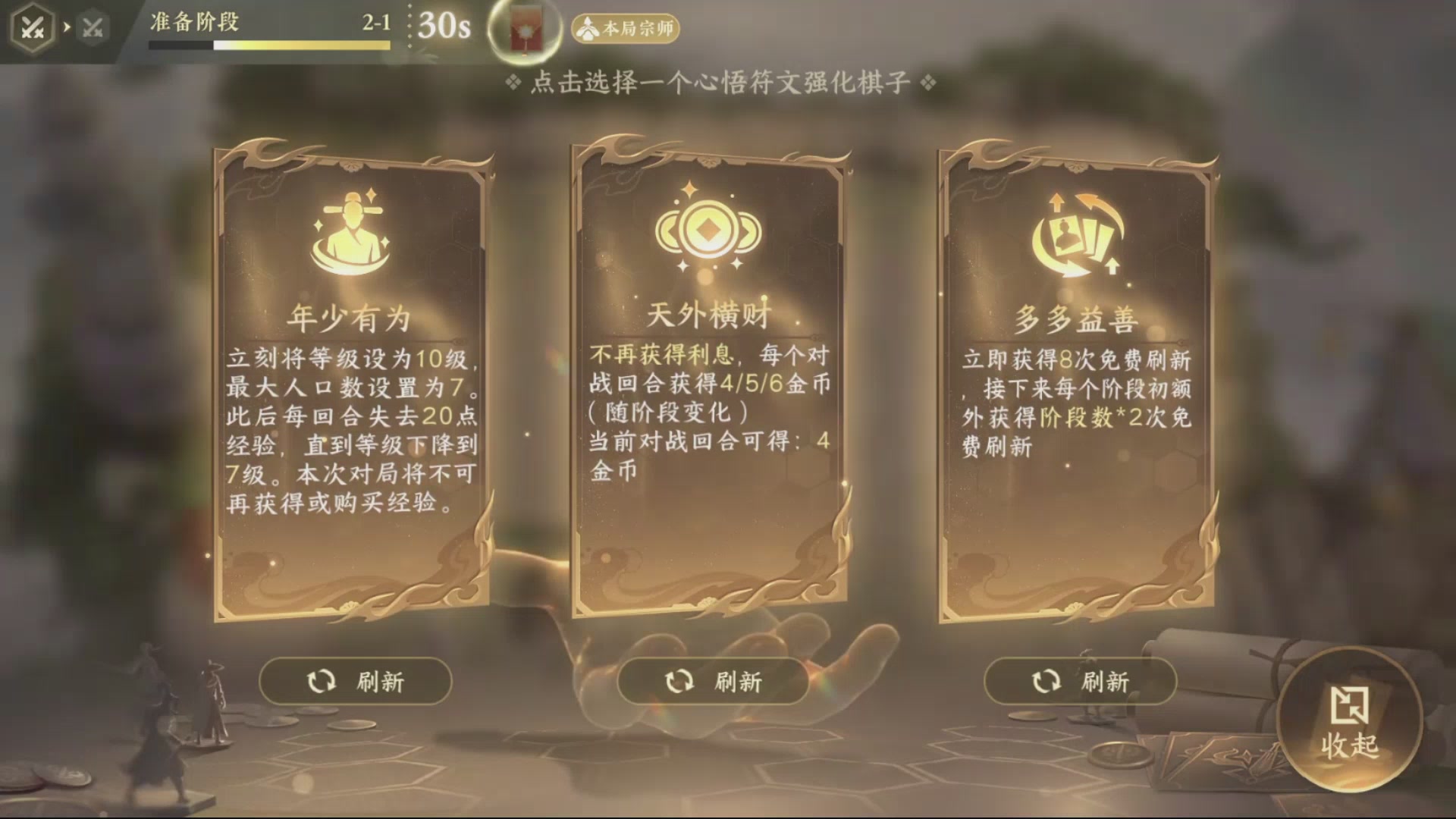
Task: Click the 30s countdown timer
Action: pos(443,27)
